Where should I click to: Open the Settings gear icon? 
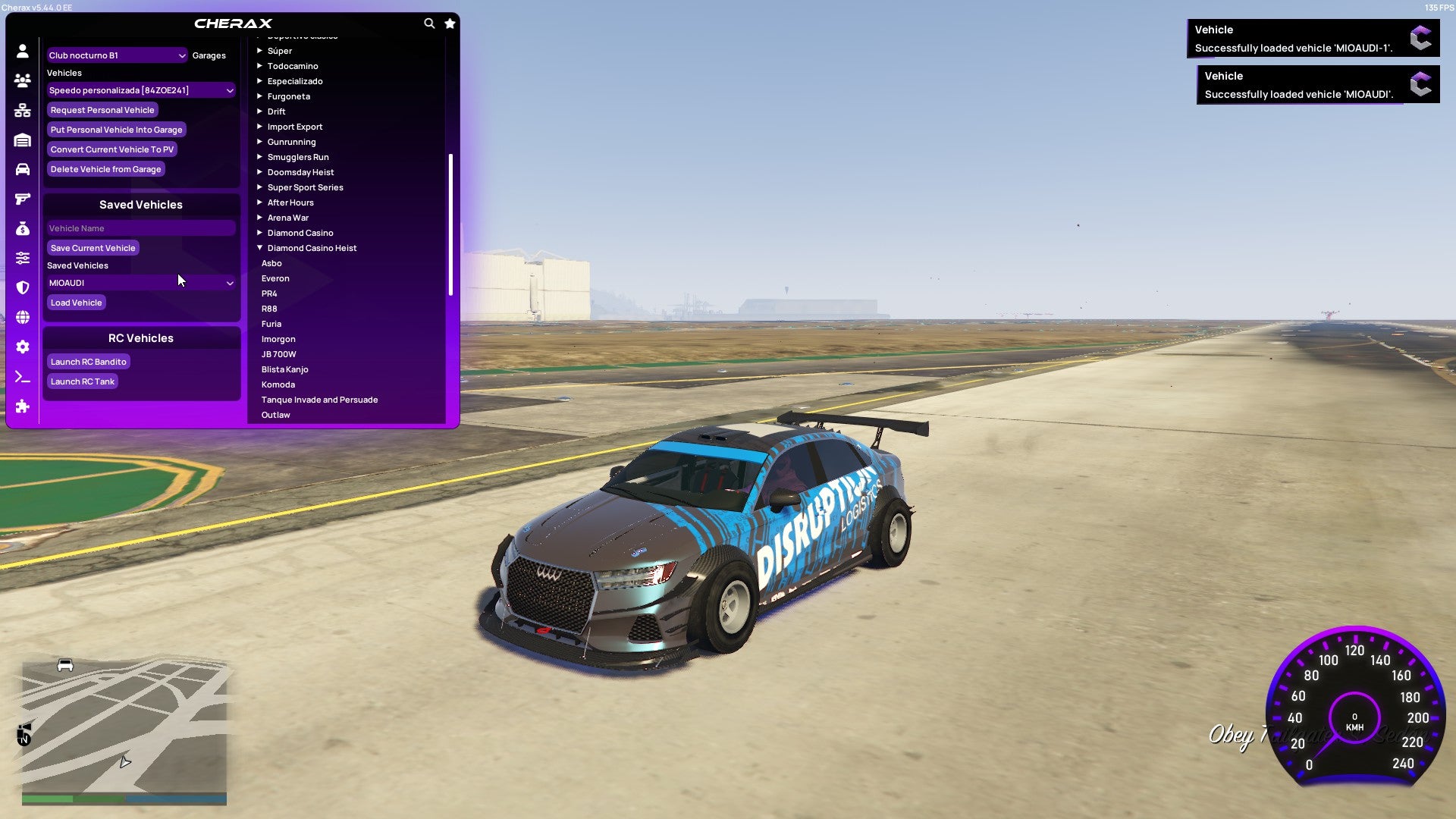pos(23,347)
